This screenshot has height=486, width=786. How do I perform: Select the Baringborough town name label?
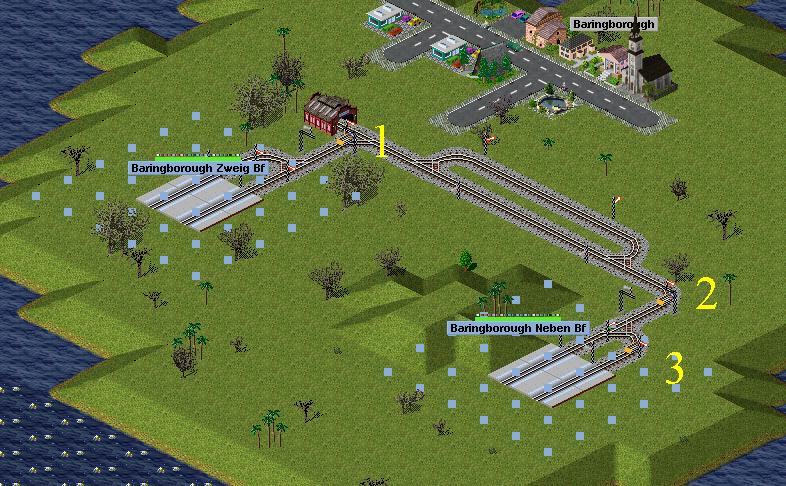pos(614,23)
